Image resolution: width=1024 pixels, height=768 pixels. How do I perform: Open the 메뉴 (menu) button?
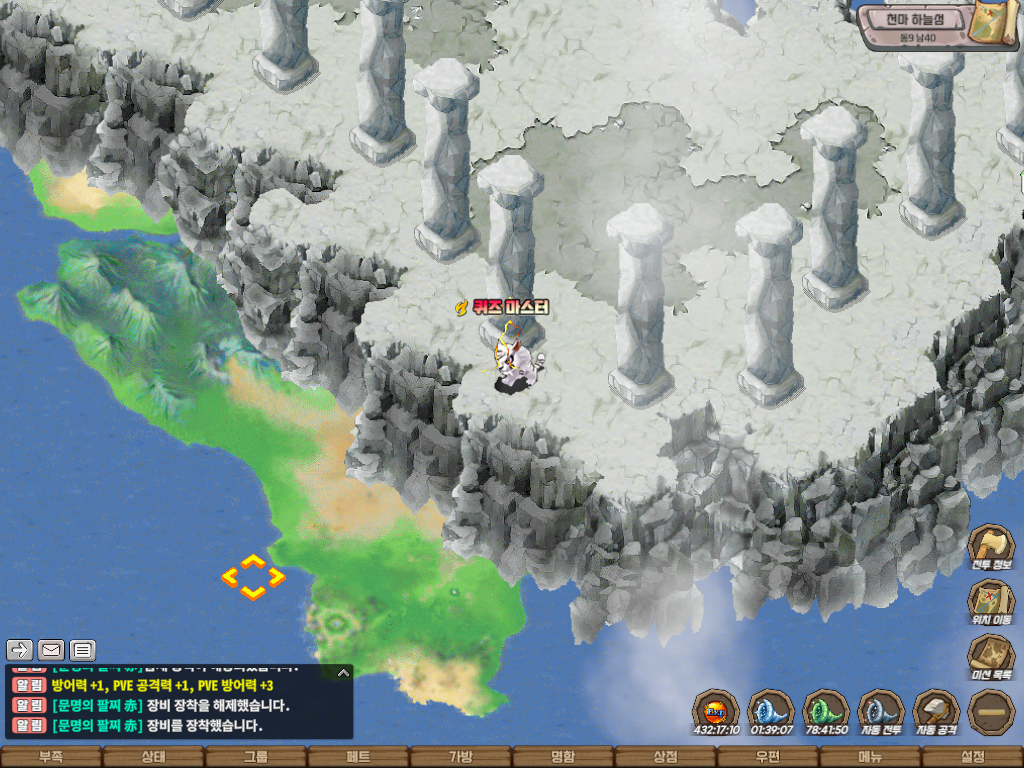(870, 757)
